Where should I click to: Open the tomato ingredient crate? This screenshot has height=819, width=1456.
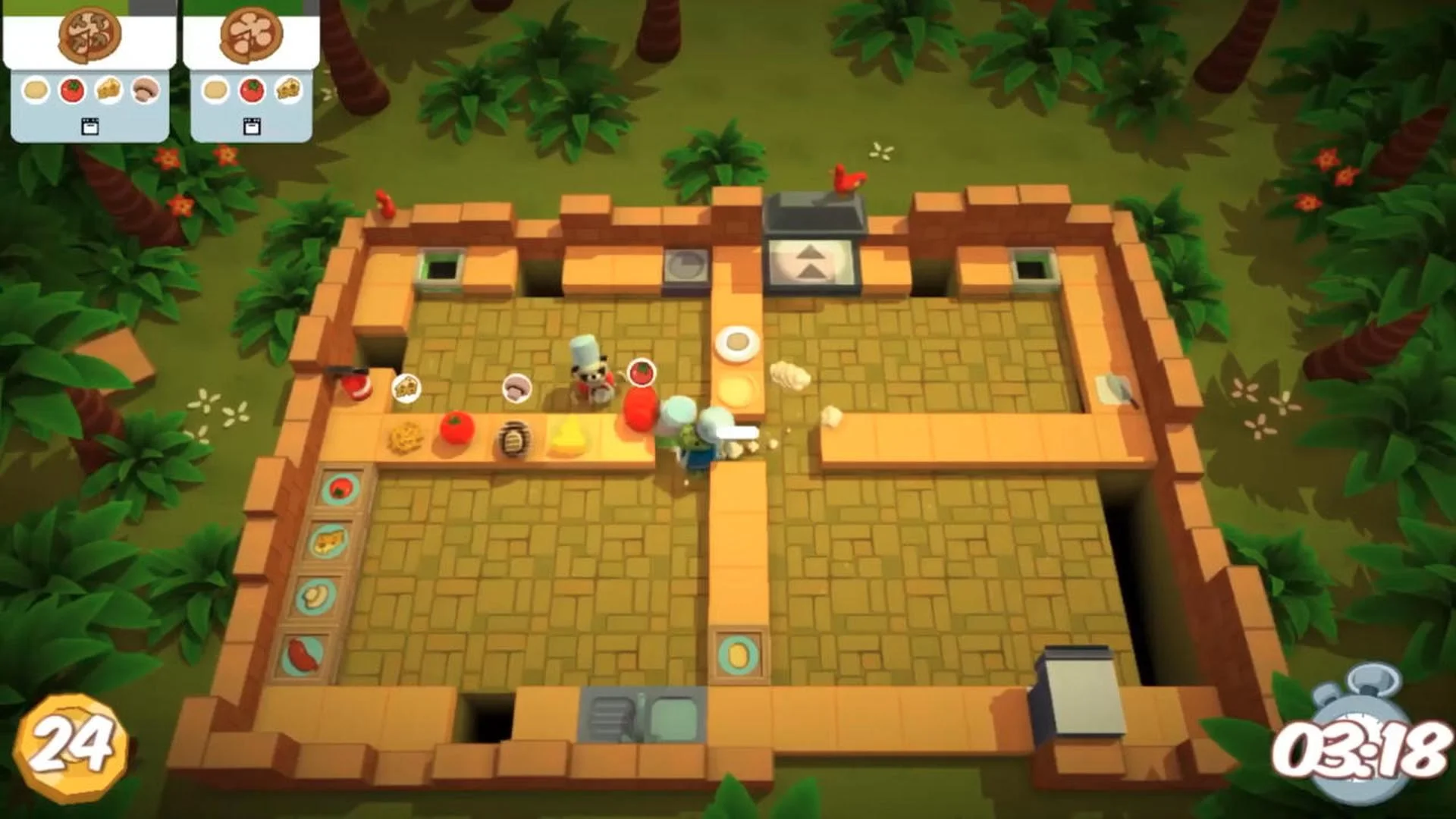coord(340,489)
